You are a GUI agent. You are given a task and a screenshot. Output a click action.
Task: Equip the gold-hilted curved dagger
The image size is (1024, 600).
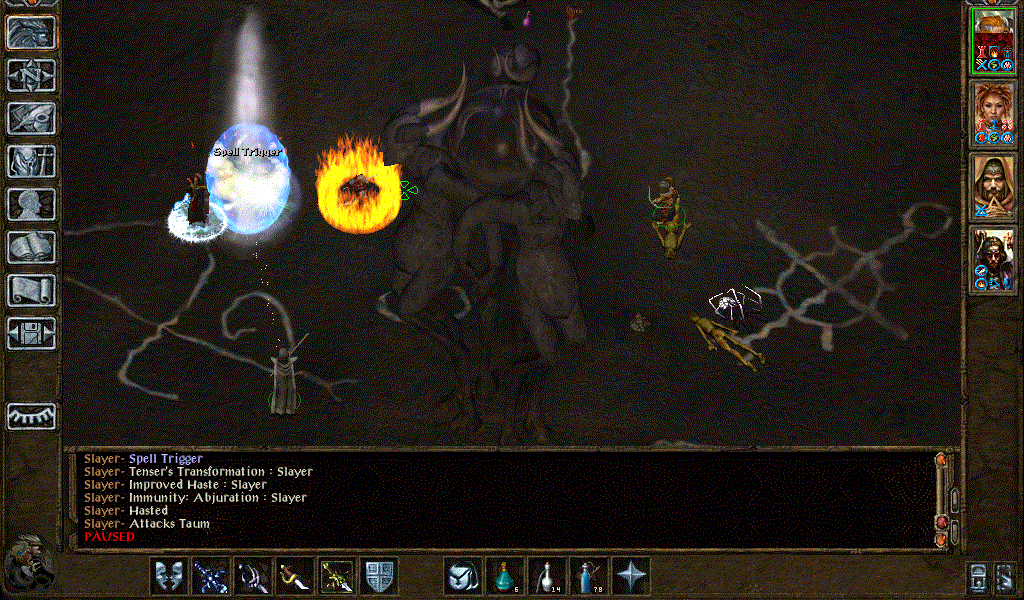pos(295,576)
